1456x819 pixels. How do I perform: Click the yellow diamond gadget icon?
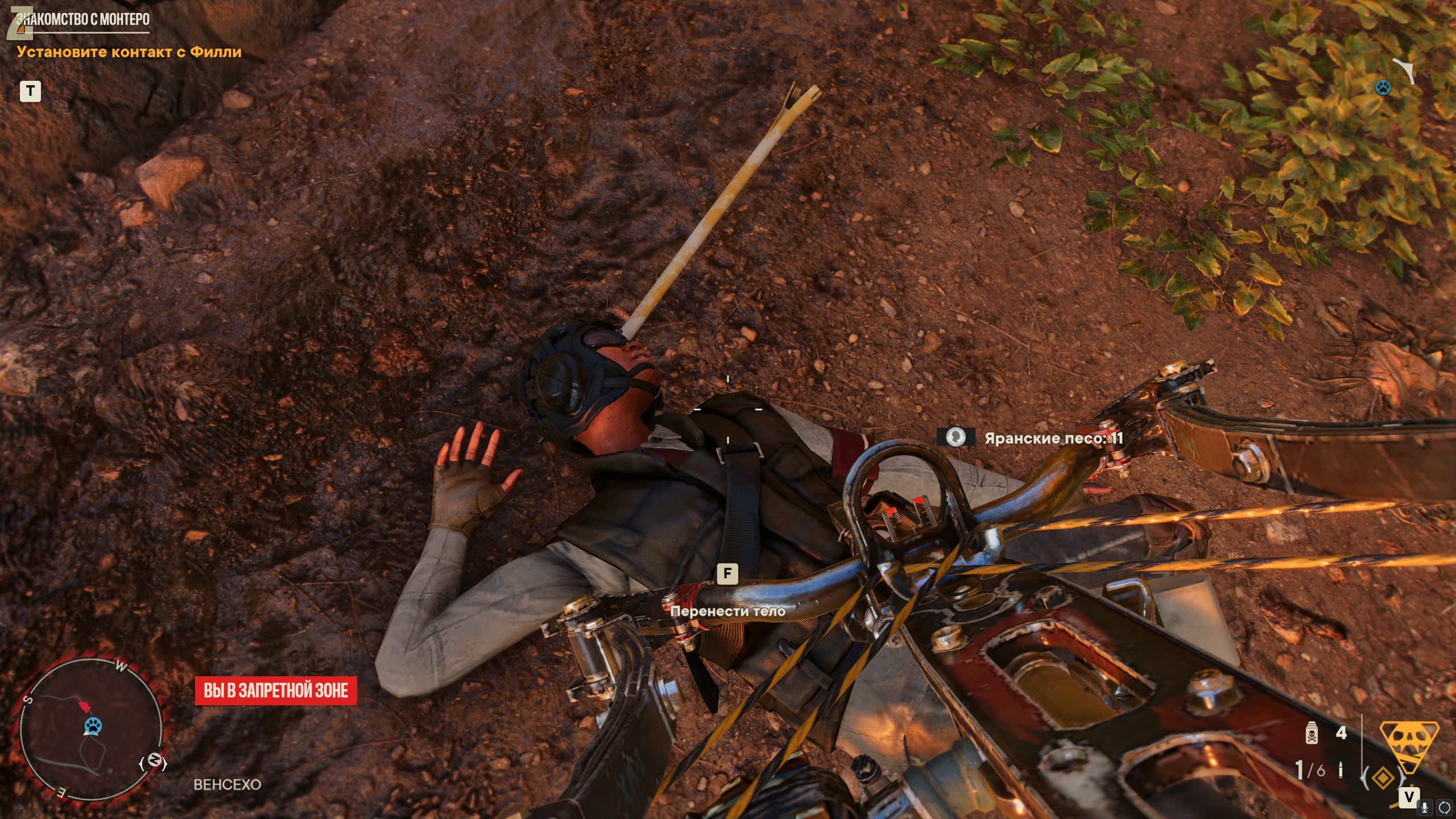tap(1383, 777)
